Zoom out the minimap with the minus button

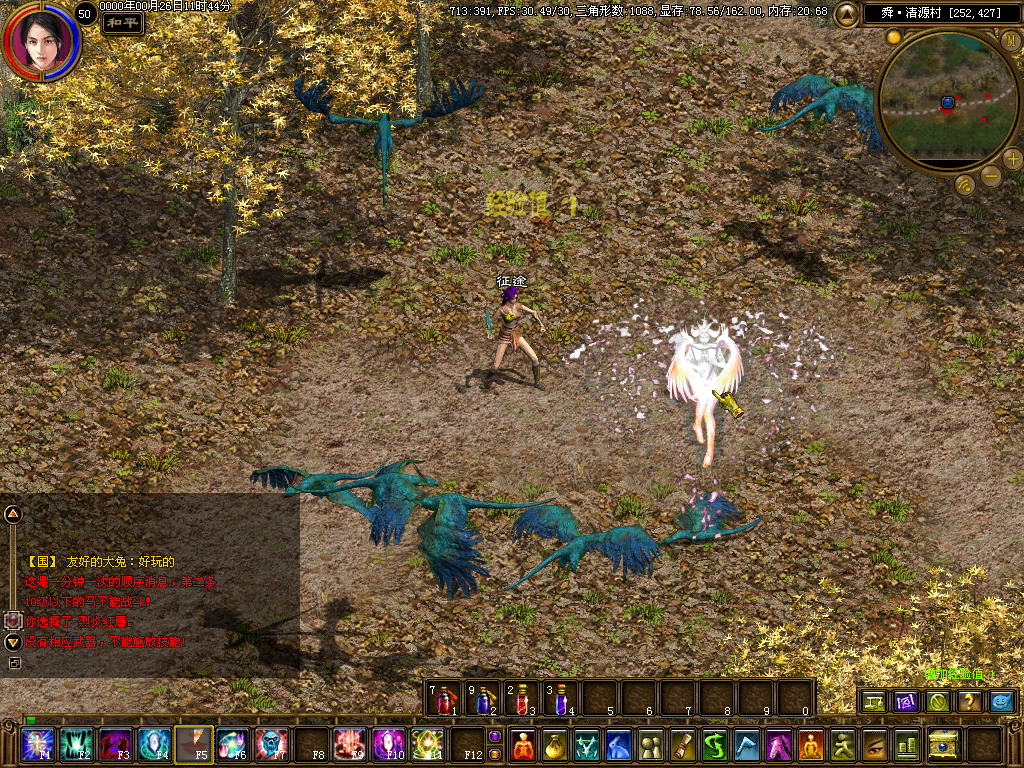click(x=990, y=177)
